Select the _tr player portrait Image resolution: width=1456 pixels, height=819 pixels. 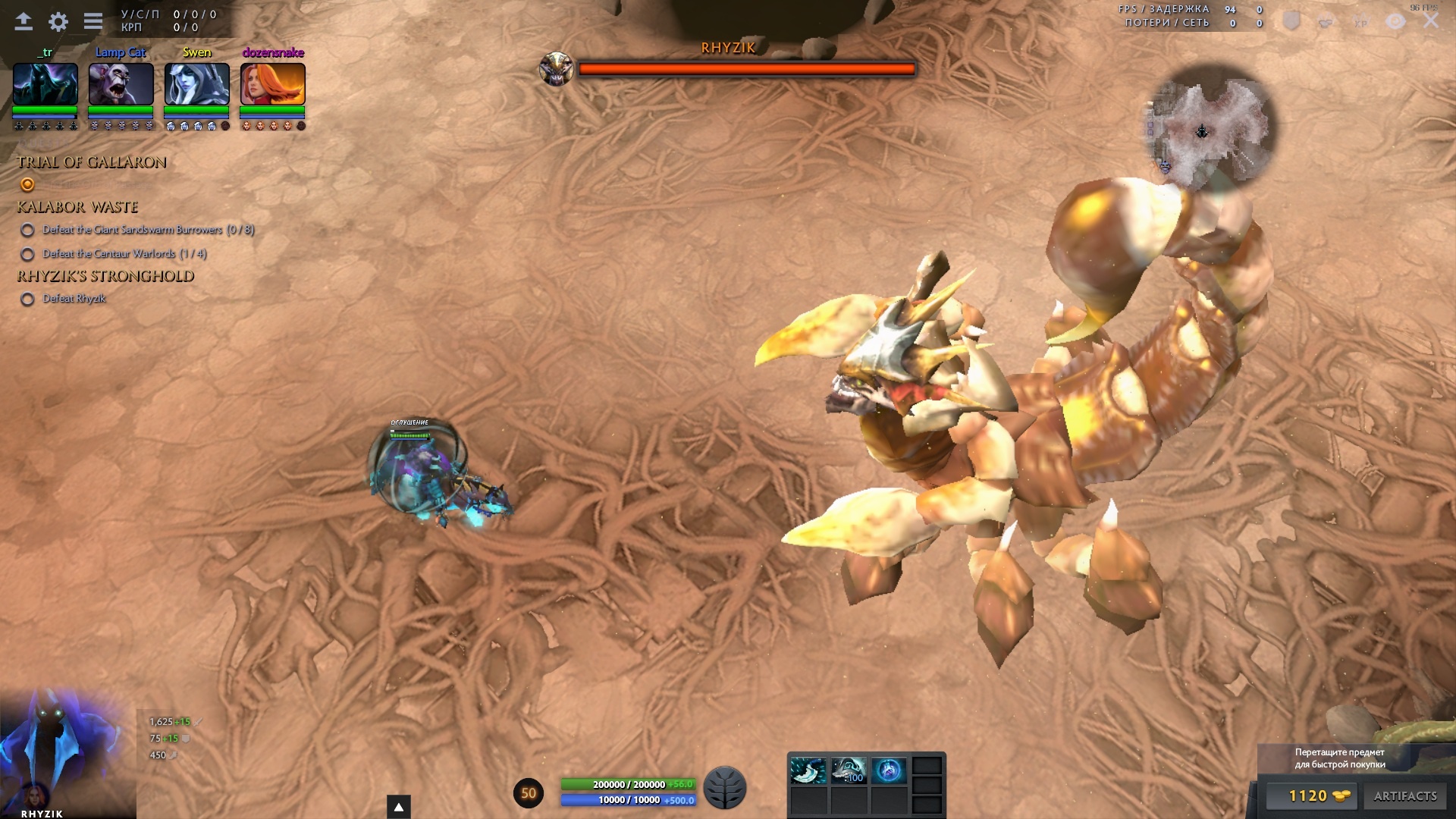click(x=45, y=83)
